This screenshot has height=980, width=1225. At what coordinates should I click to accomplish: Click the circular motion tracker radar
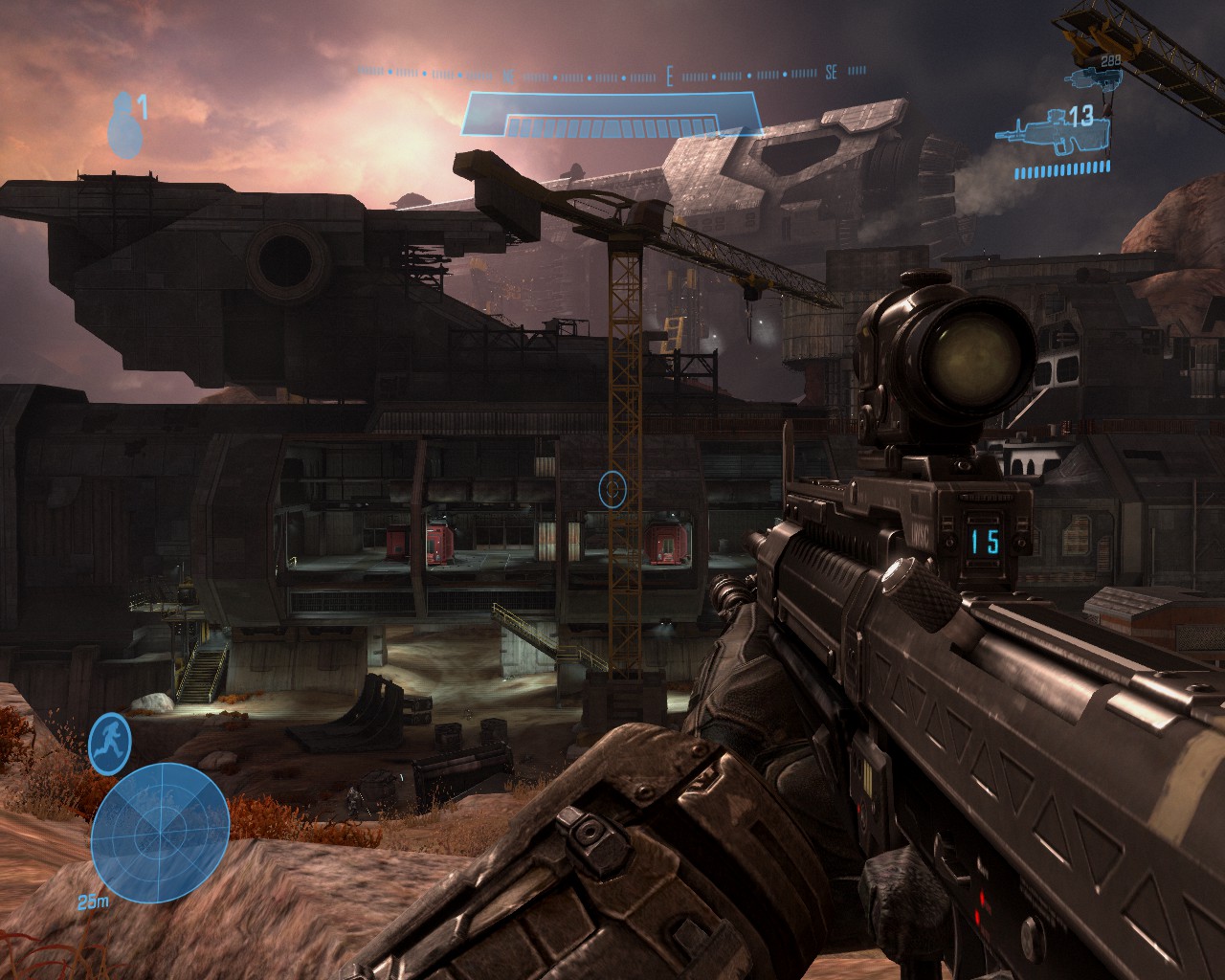pos(160,830)
